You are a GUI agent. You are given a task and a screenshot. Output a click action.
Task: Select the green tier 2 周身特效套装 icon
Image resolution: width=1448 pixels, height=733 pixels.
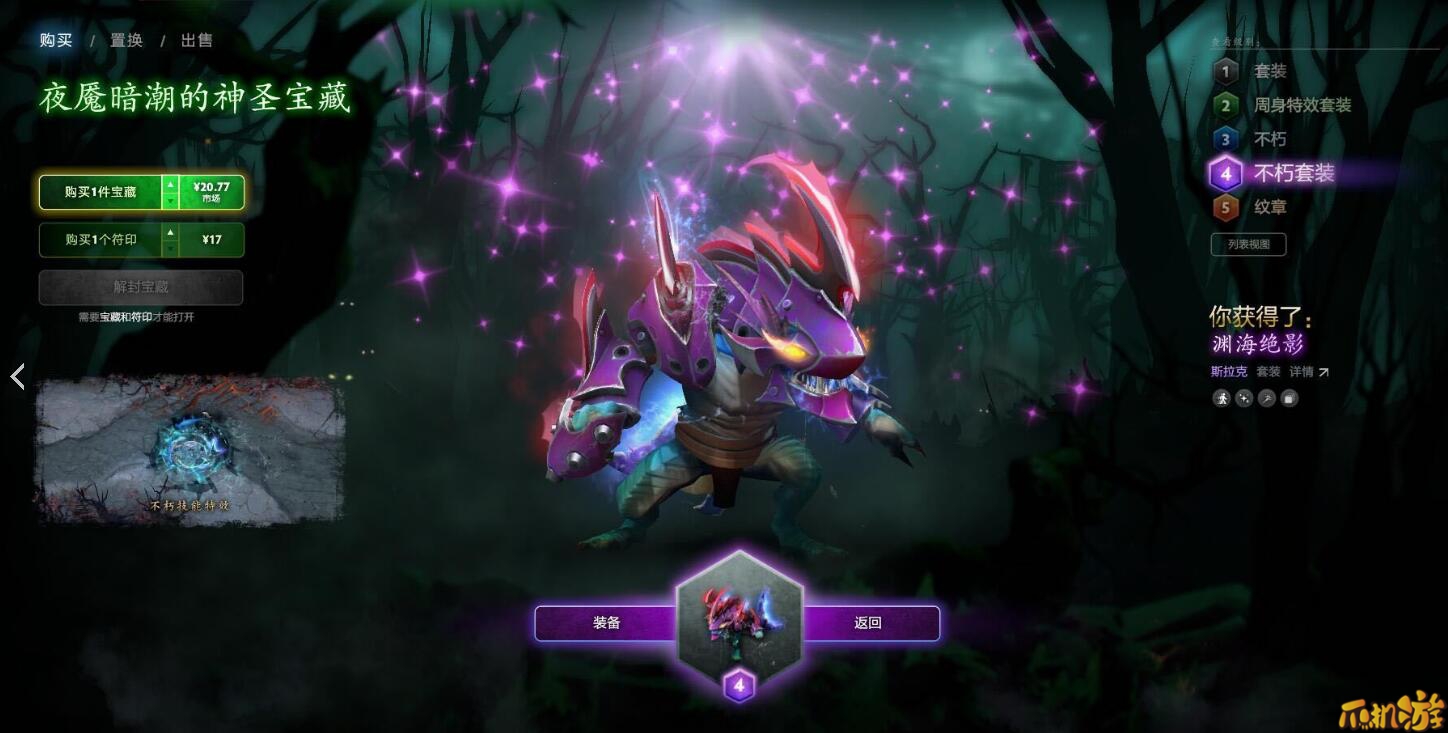tap(1226, 105)
